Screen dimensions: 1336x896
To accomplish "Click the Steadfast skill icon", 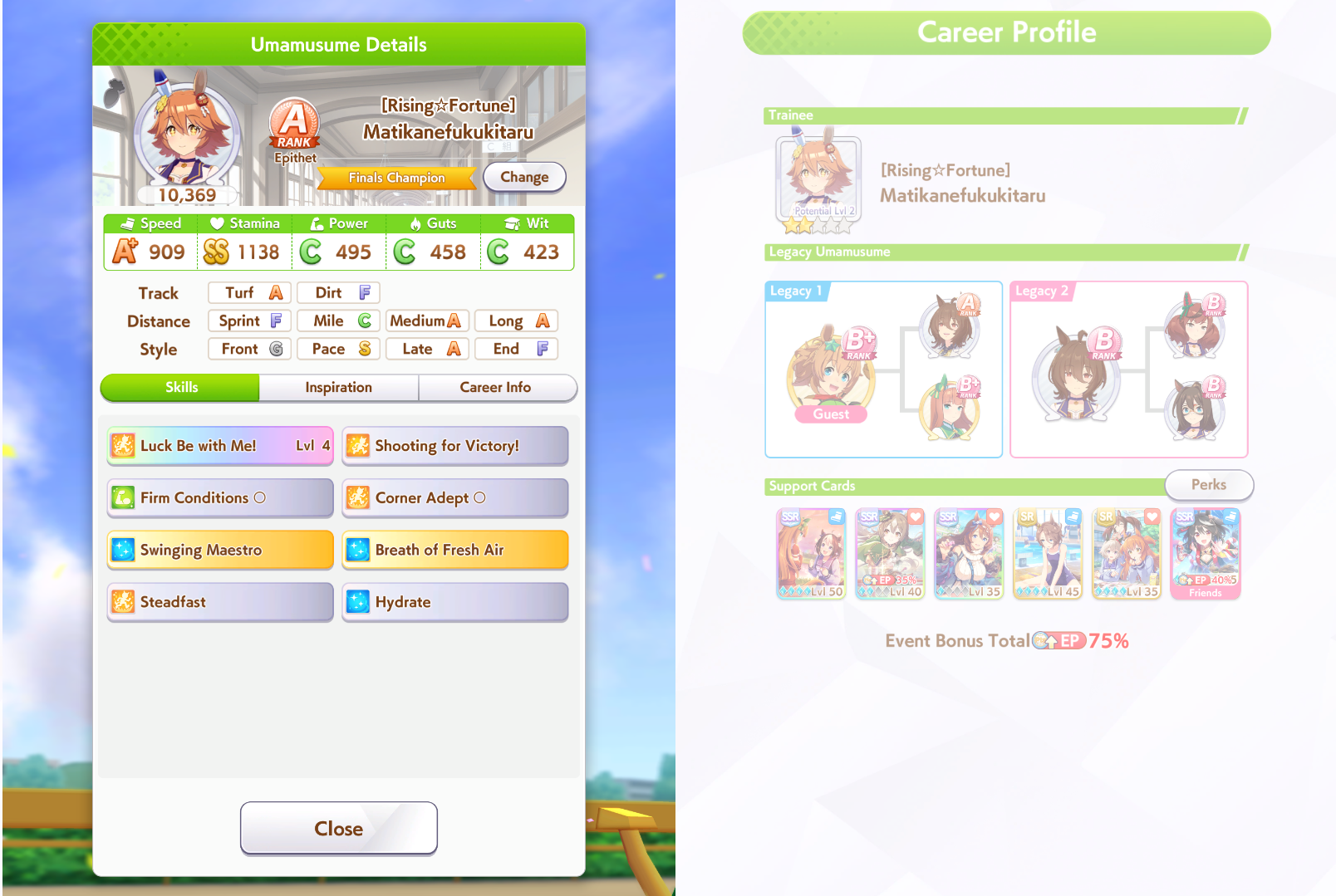I will (x=122, y=602).
